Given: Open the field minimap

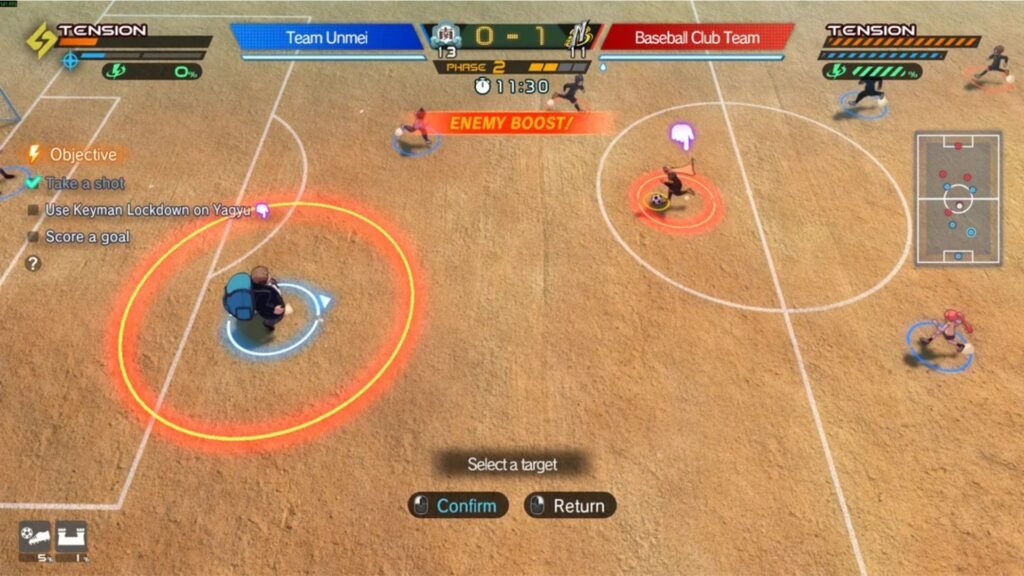Looking at the screenshot, I should coord(958,198).
